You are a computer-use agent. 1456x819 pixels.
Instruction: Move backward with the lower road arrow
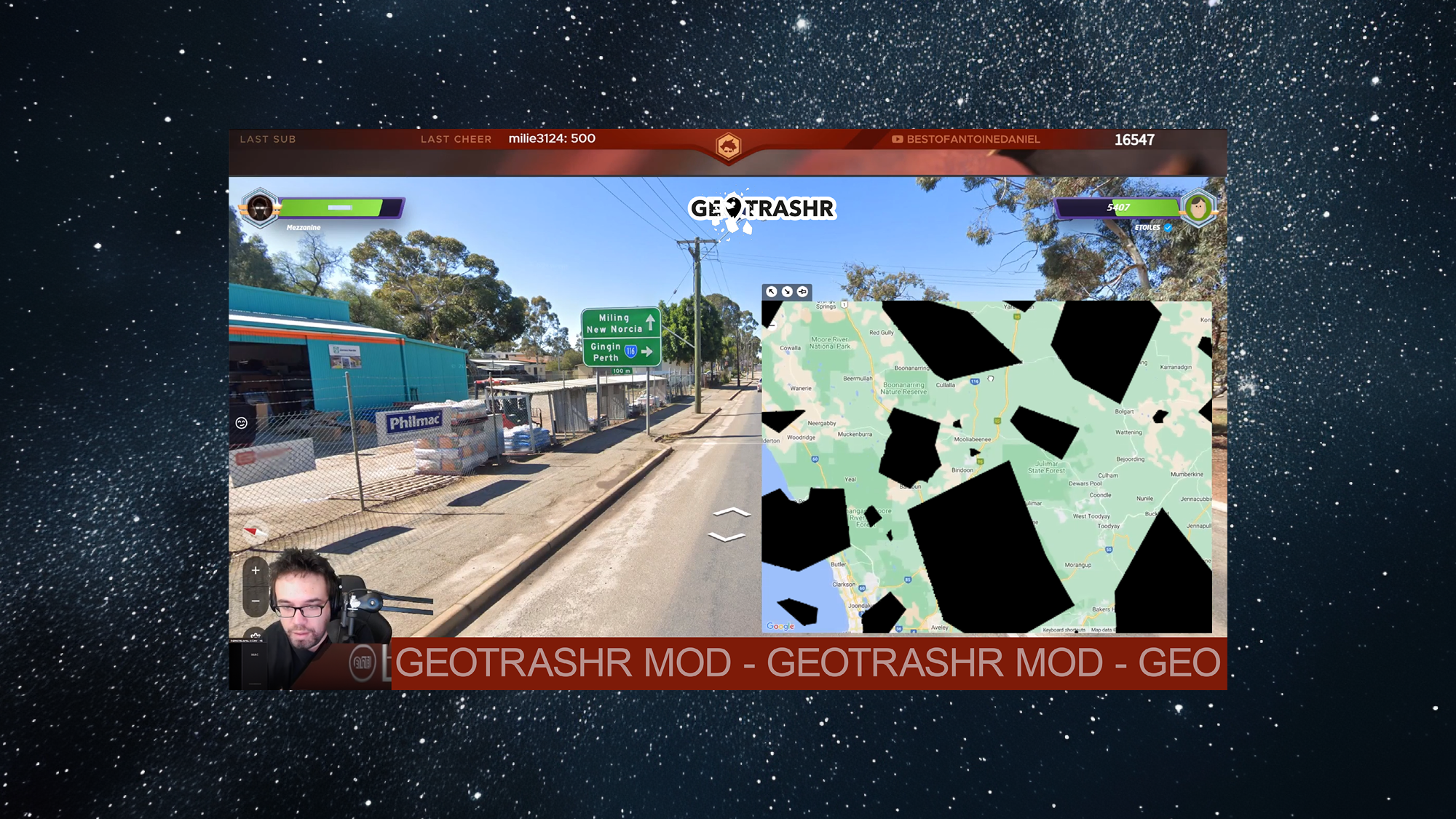tap(727, 538)
